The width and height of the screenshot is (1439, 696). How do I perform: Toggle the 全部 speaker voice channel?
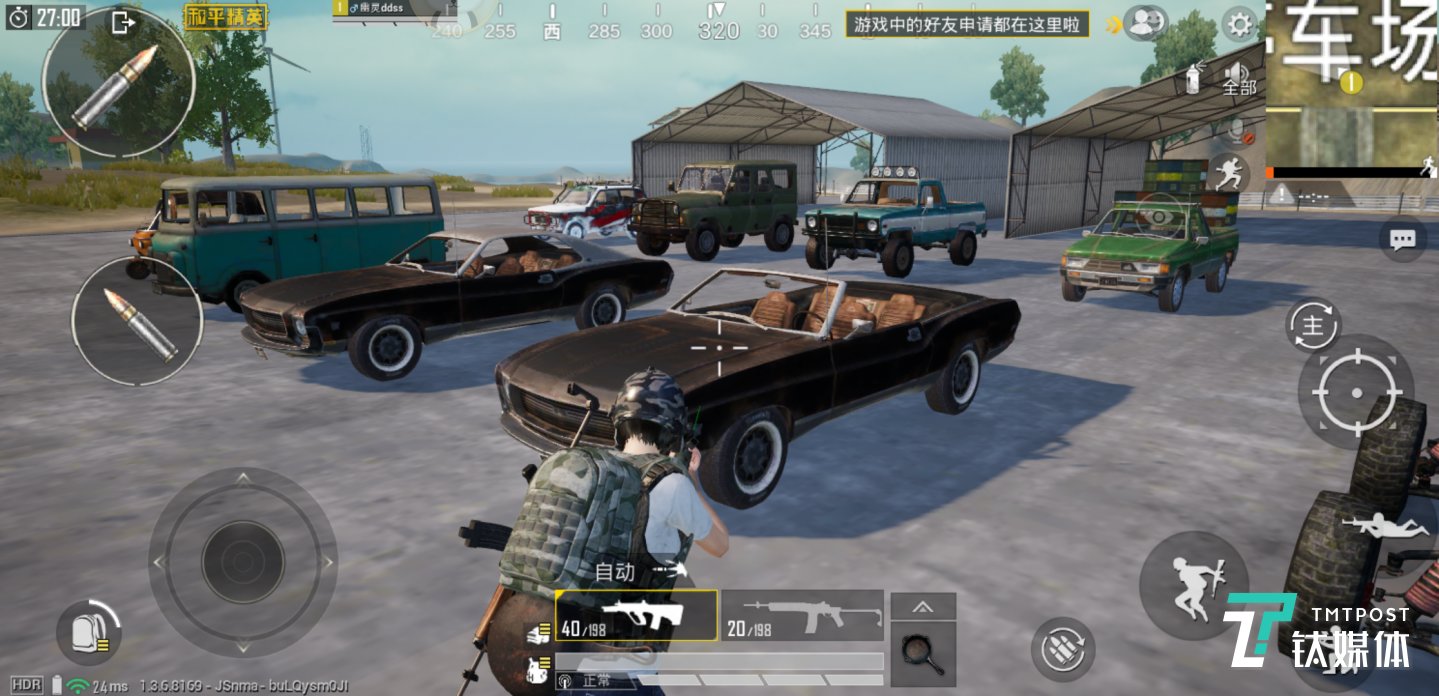(x=1238, y=77)
